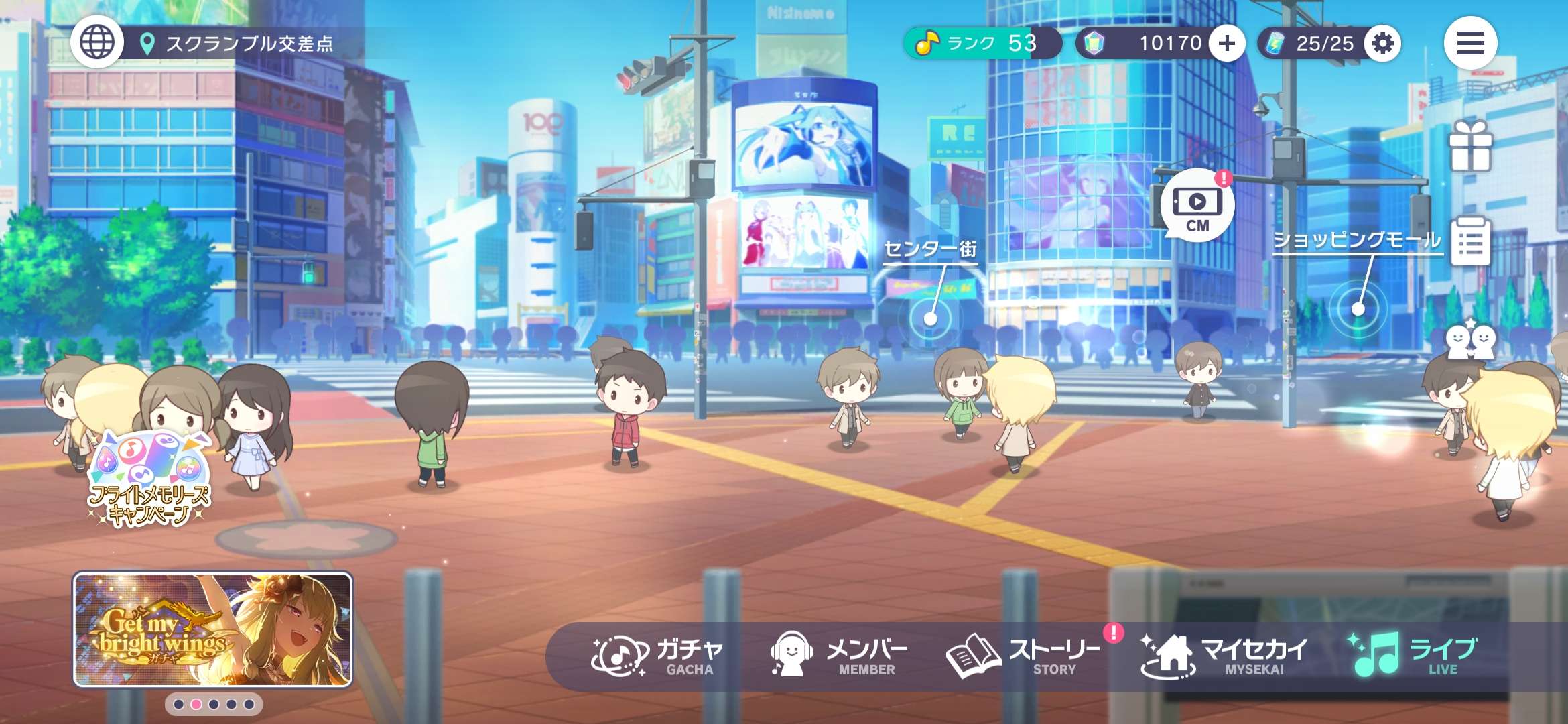Screen dimensions: 1568x724
Task: Open the hamburger main menu
Action: (x=1470, y=44)
